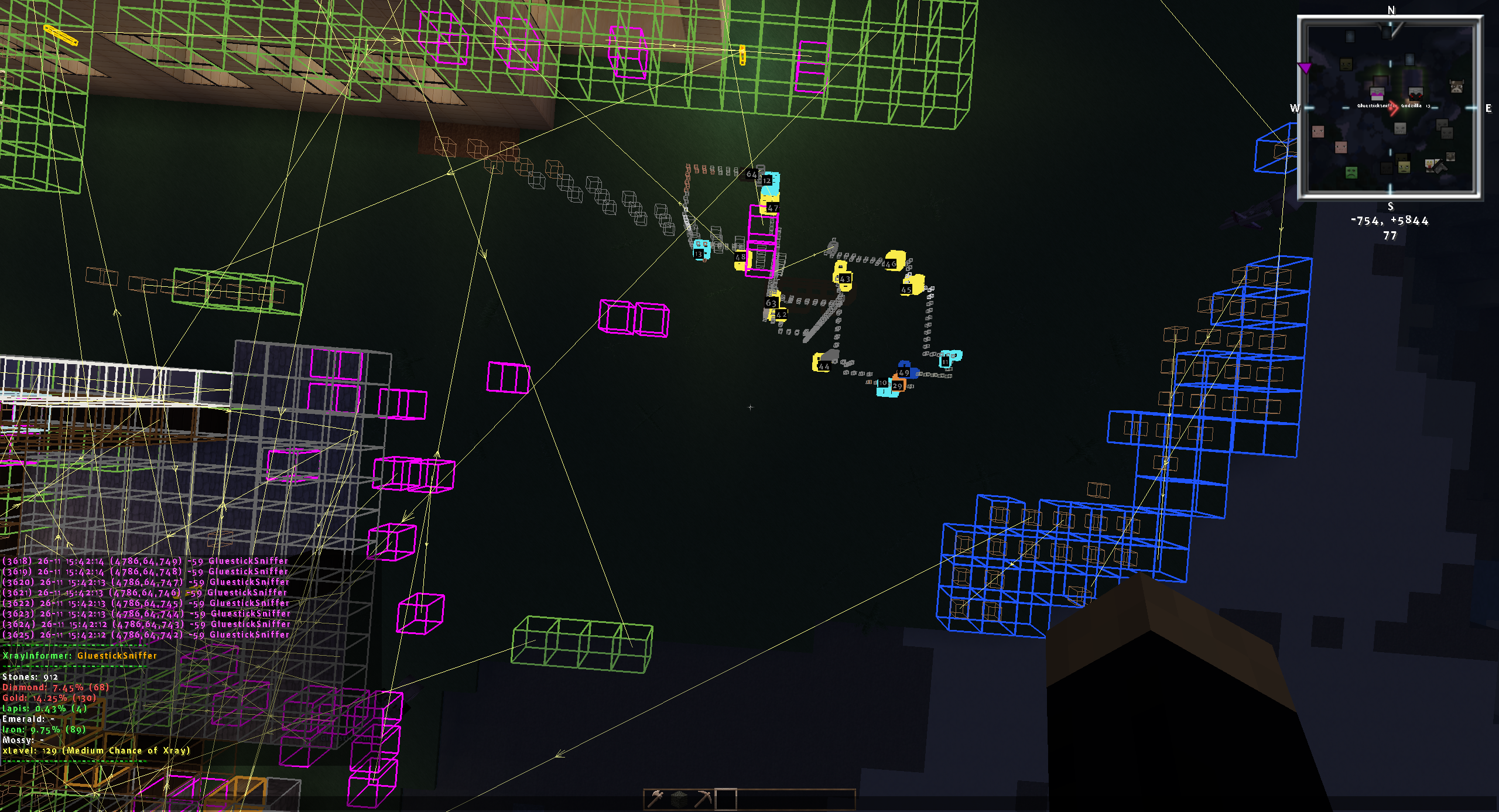Click log entry 3618 in the chat list

pos(145,561)
